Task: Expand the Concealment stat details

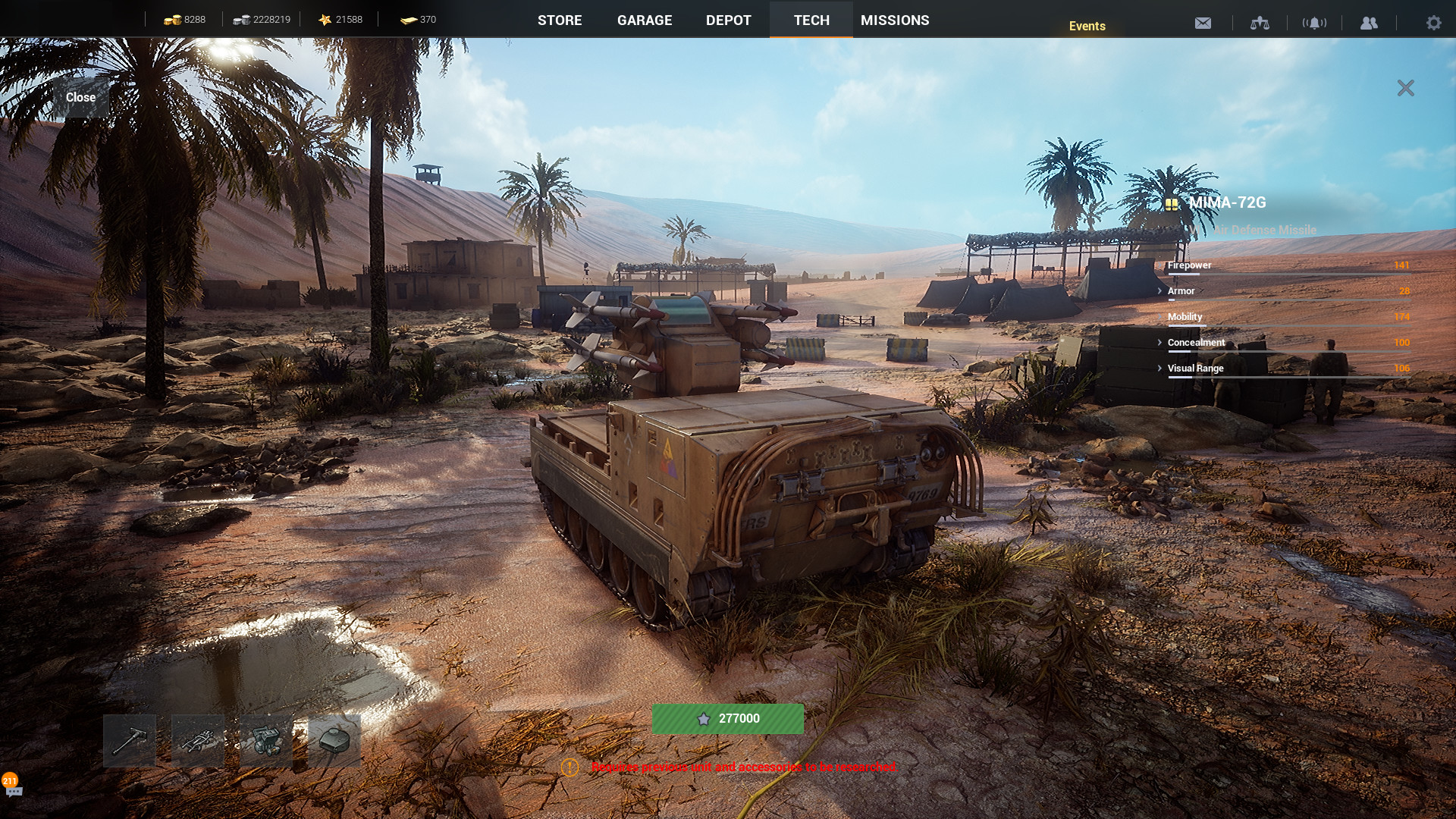Action: [1160, 343]
